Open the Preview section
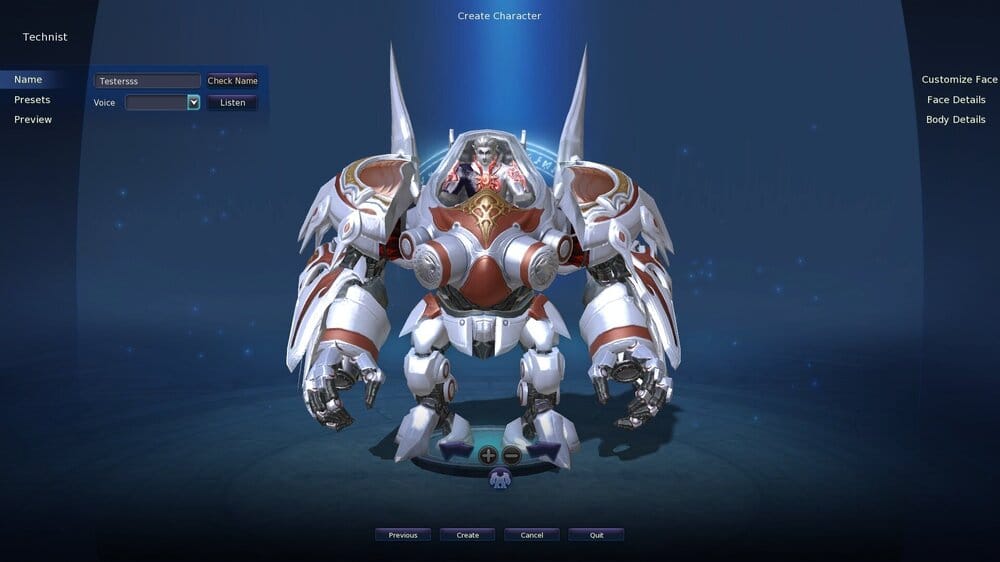The width and height of the screenshot is (1000, 562). tap(33, 120)
